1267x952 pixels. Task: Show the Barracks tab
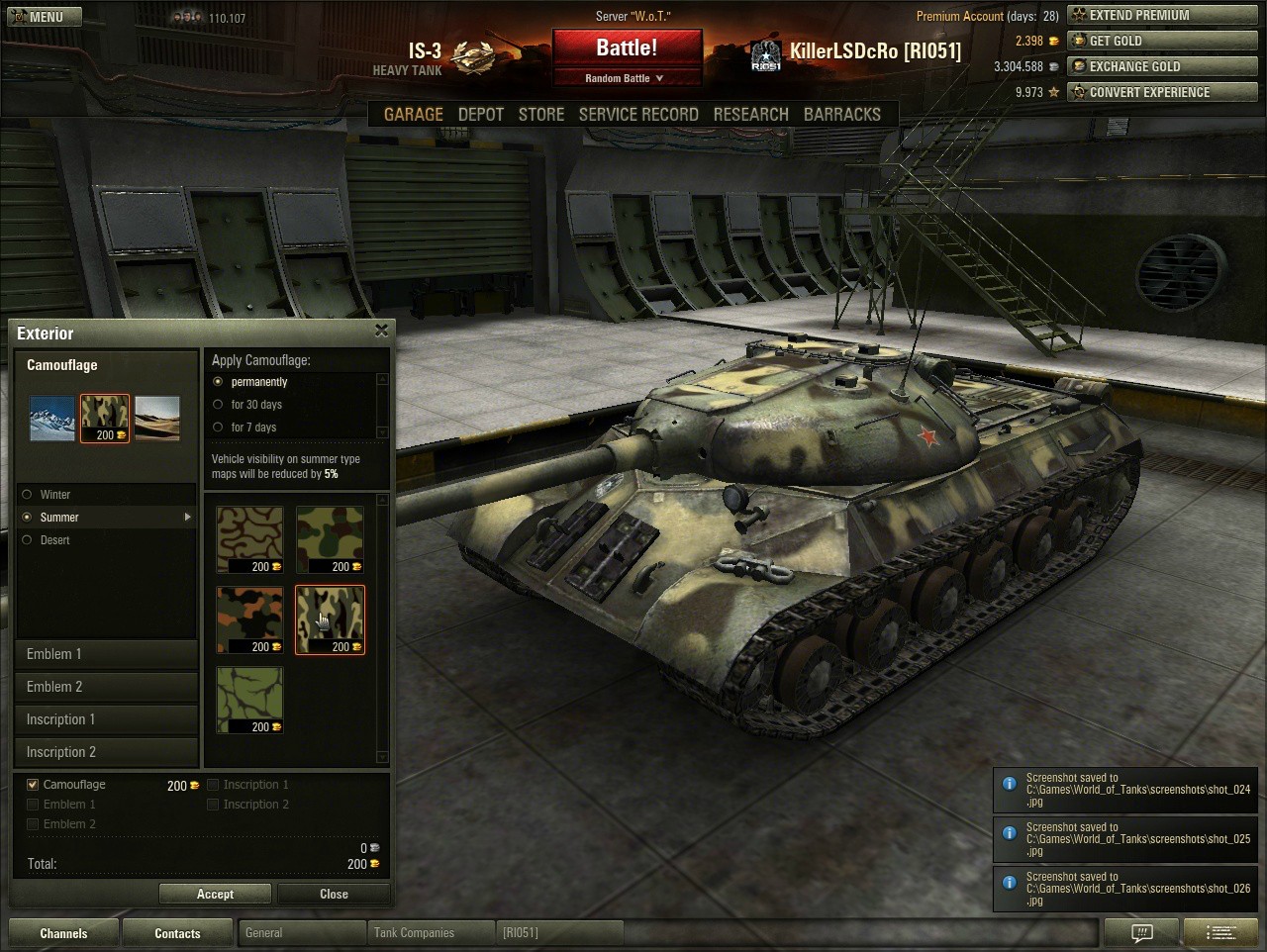click(841, 114)
